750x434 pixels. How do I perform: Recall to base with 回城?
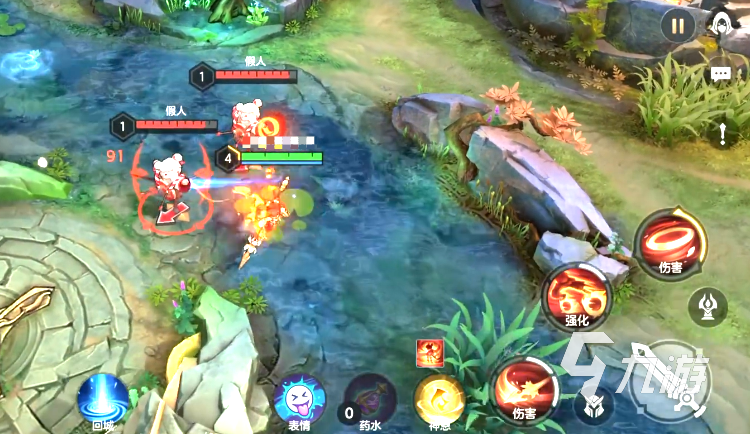click(103, 400)
